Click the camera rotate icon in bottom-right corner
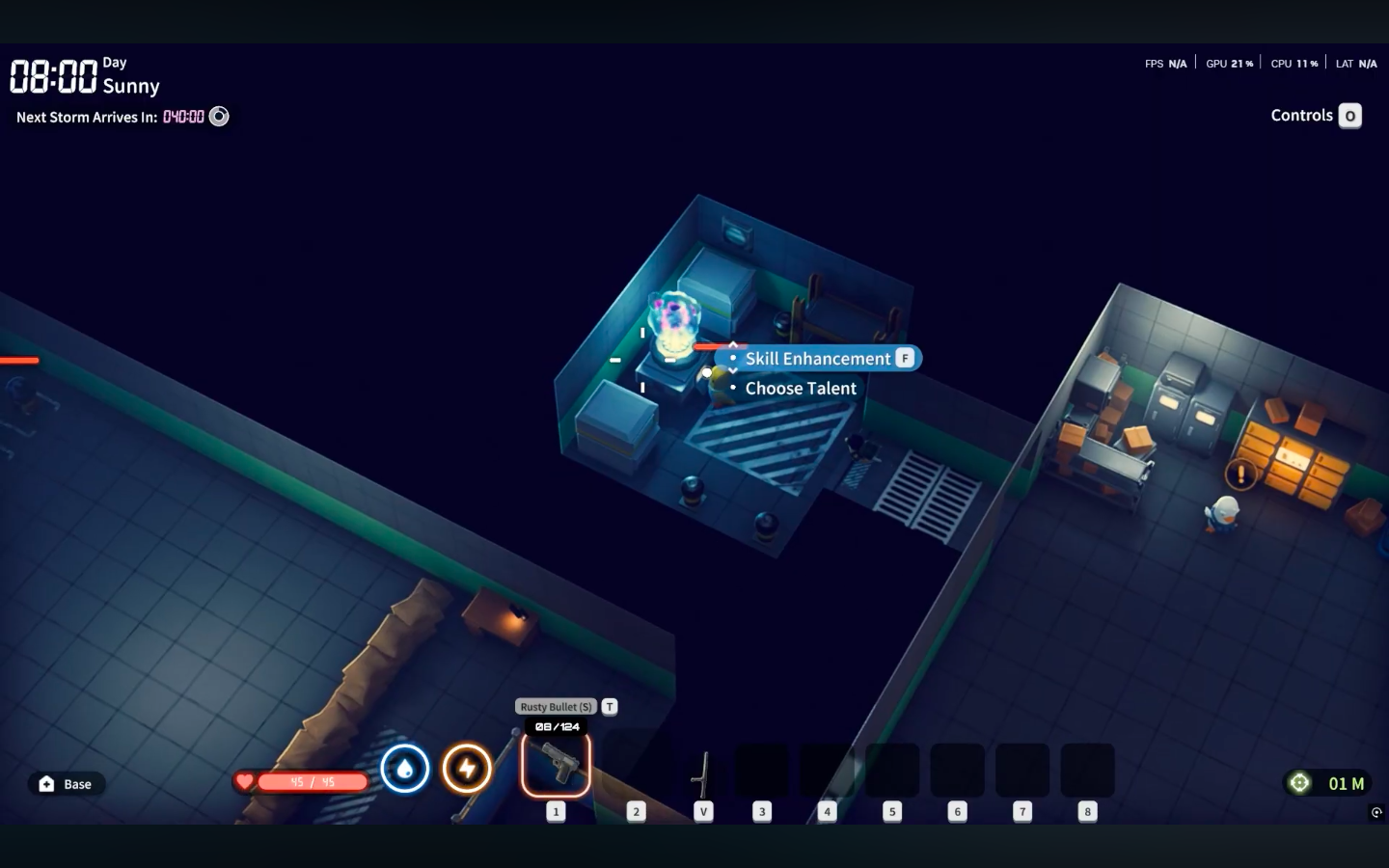Screen dimensions: 1389x868 [1377, 811]
